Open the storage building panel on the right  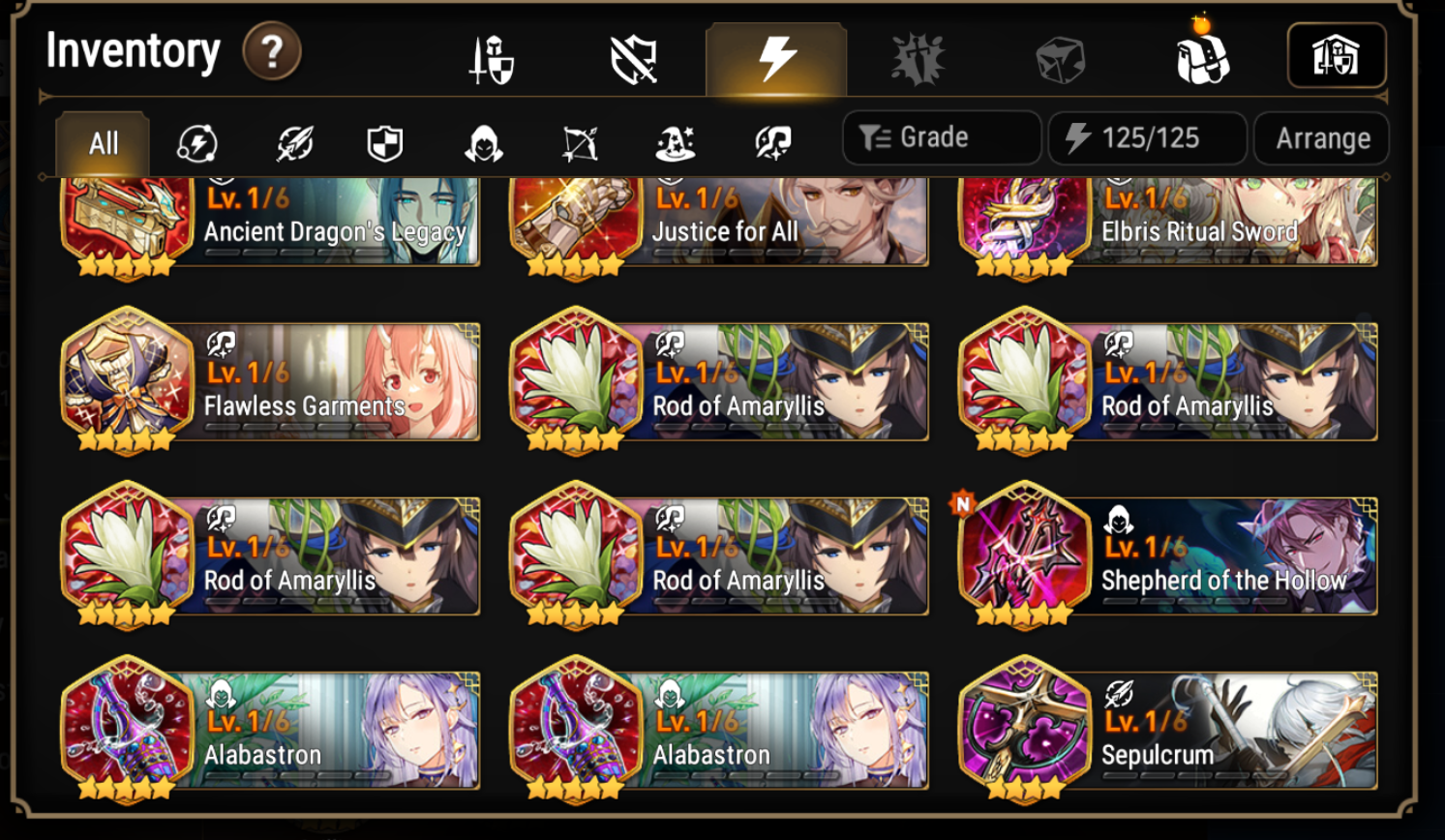pos(1336,56)
